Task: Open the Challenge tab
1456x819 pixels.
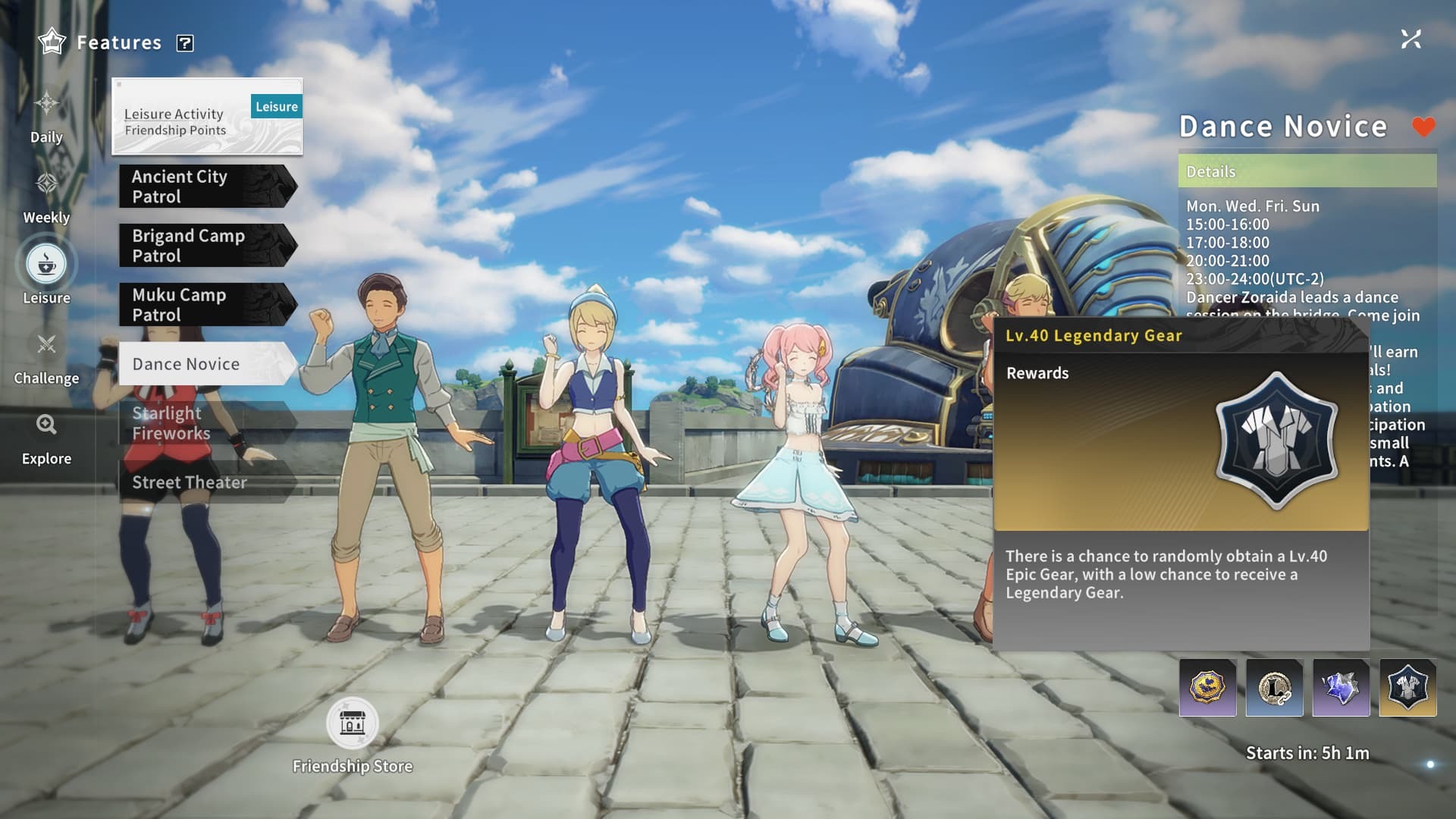Action: pos(46,358)
